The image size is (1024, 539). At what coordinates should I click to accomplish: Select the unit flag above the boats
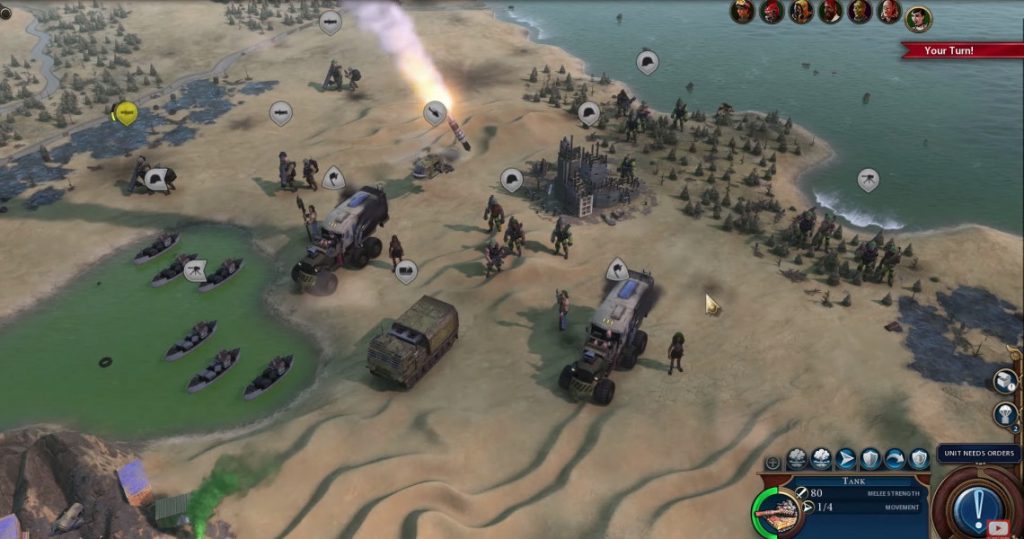[x=195, y=269]
